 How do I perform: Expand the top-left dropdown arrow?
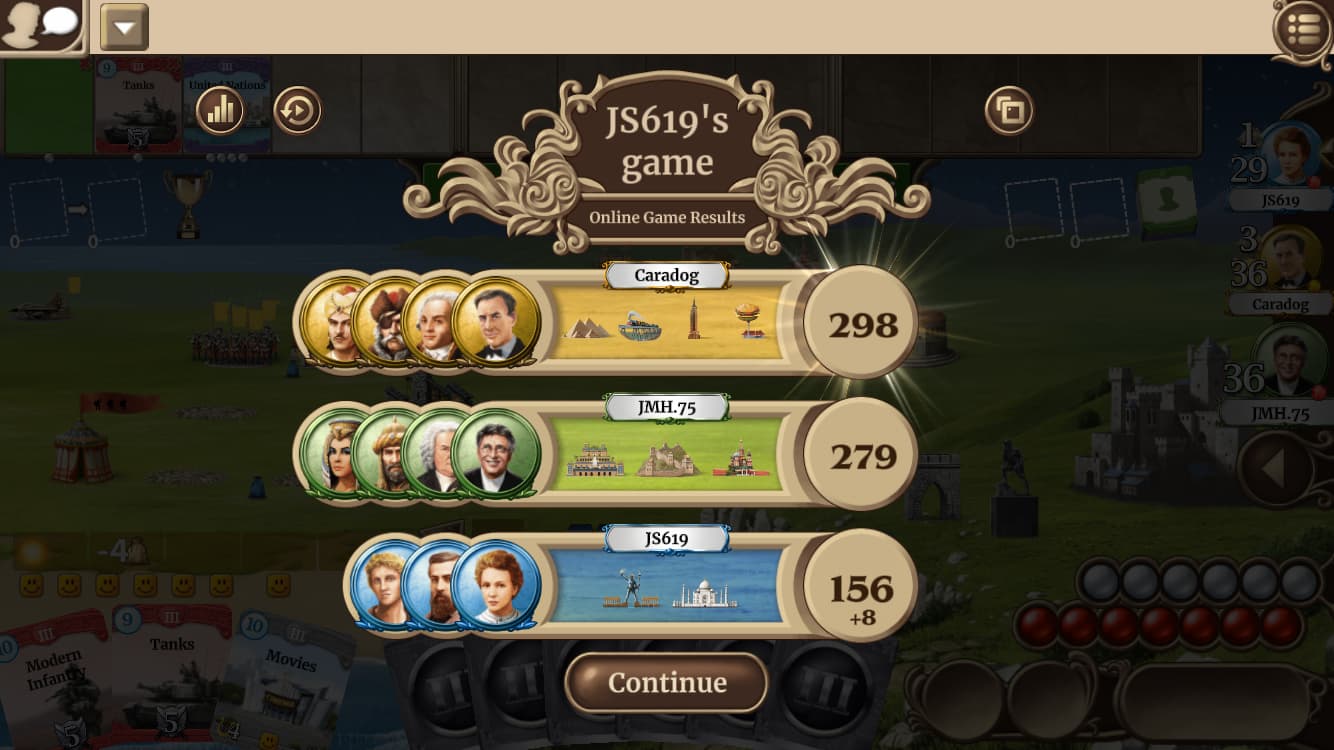pos(124,27)
